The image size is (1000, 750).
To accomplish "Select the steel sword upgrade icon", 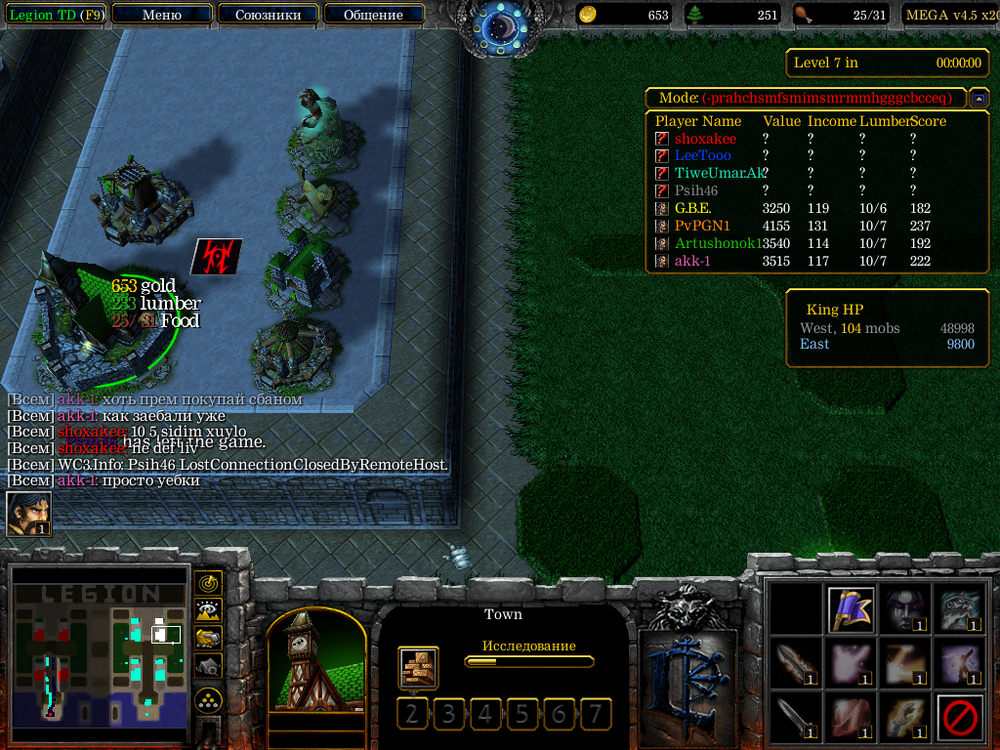I will coord(798,717).
